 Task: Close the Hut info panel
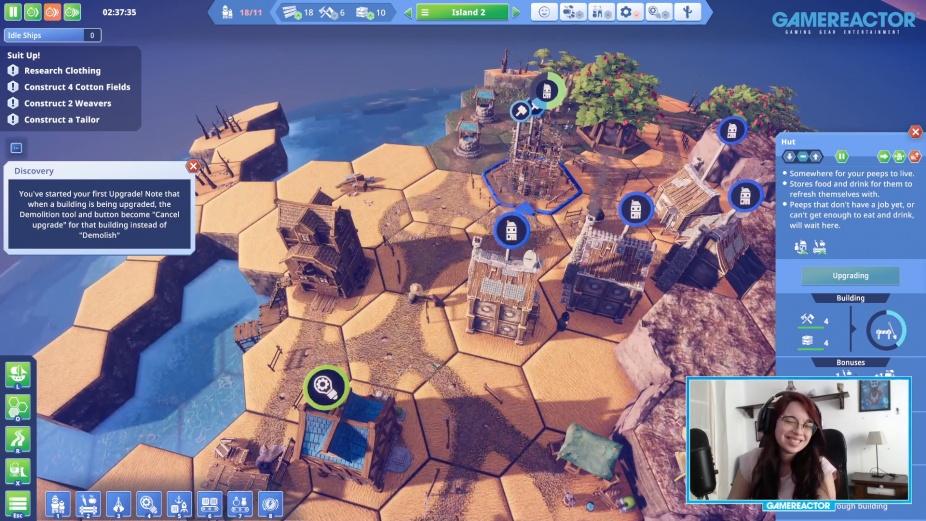pyautogui.click(x=915, y=132)
